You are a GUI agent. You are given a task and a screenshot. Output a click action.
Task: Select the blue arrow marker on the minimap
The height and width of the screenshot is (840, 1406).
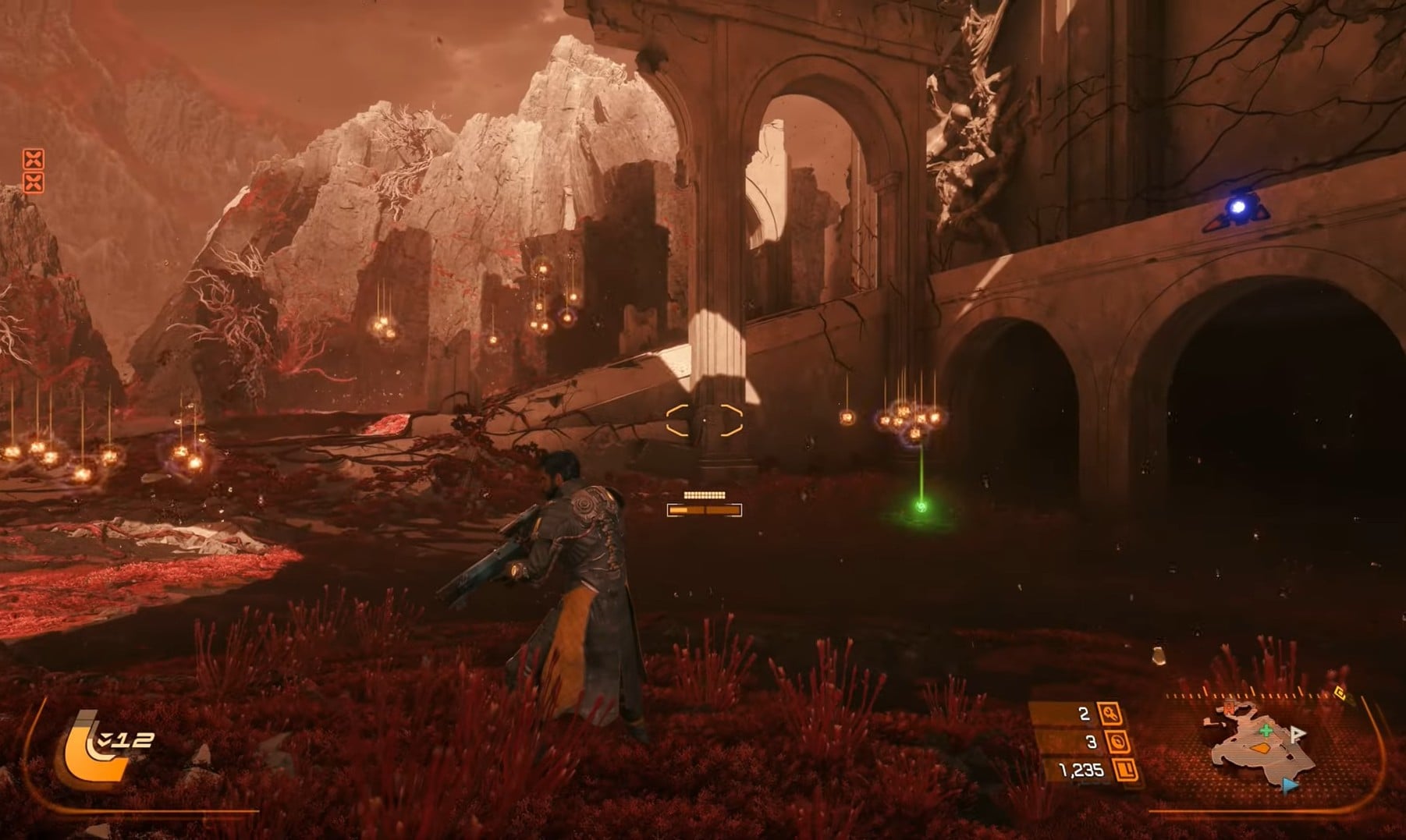(1290, 785)
